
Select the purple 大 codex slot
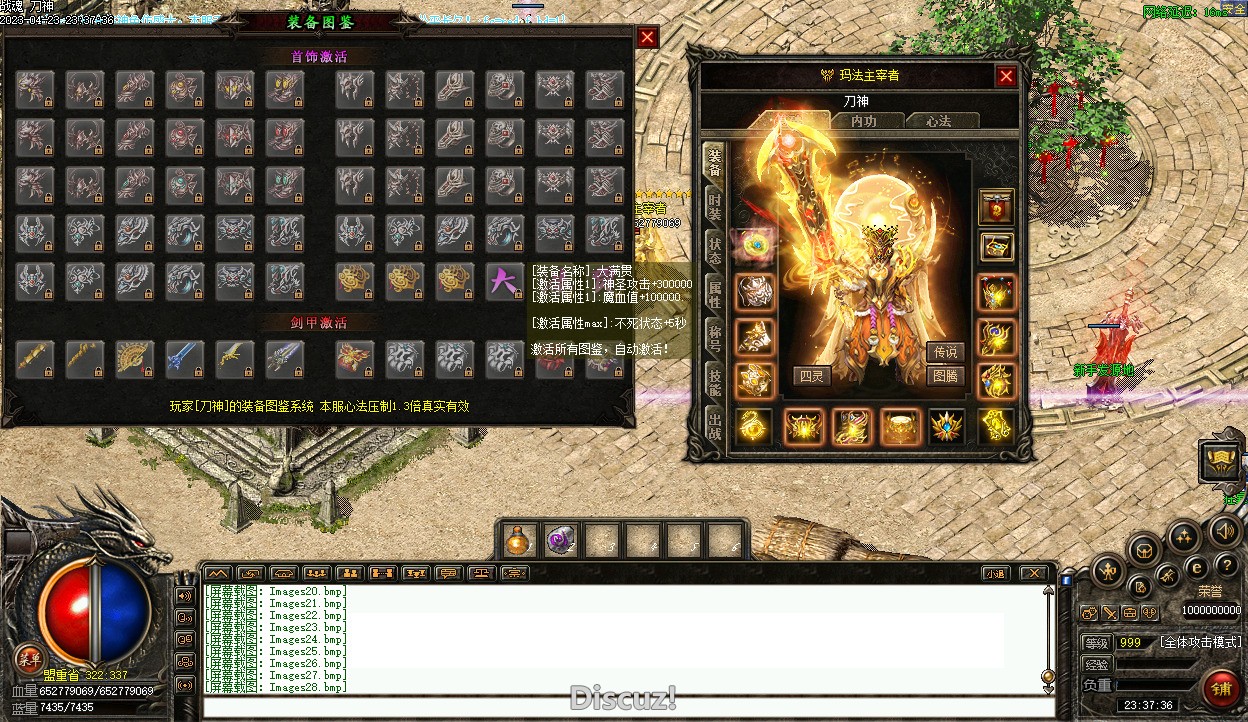tap(504, 282)
